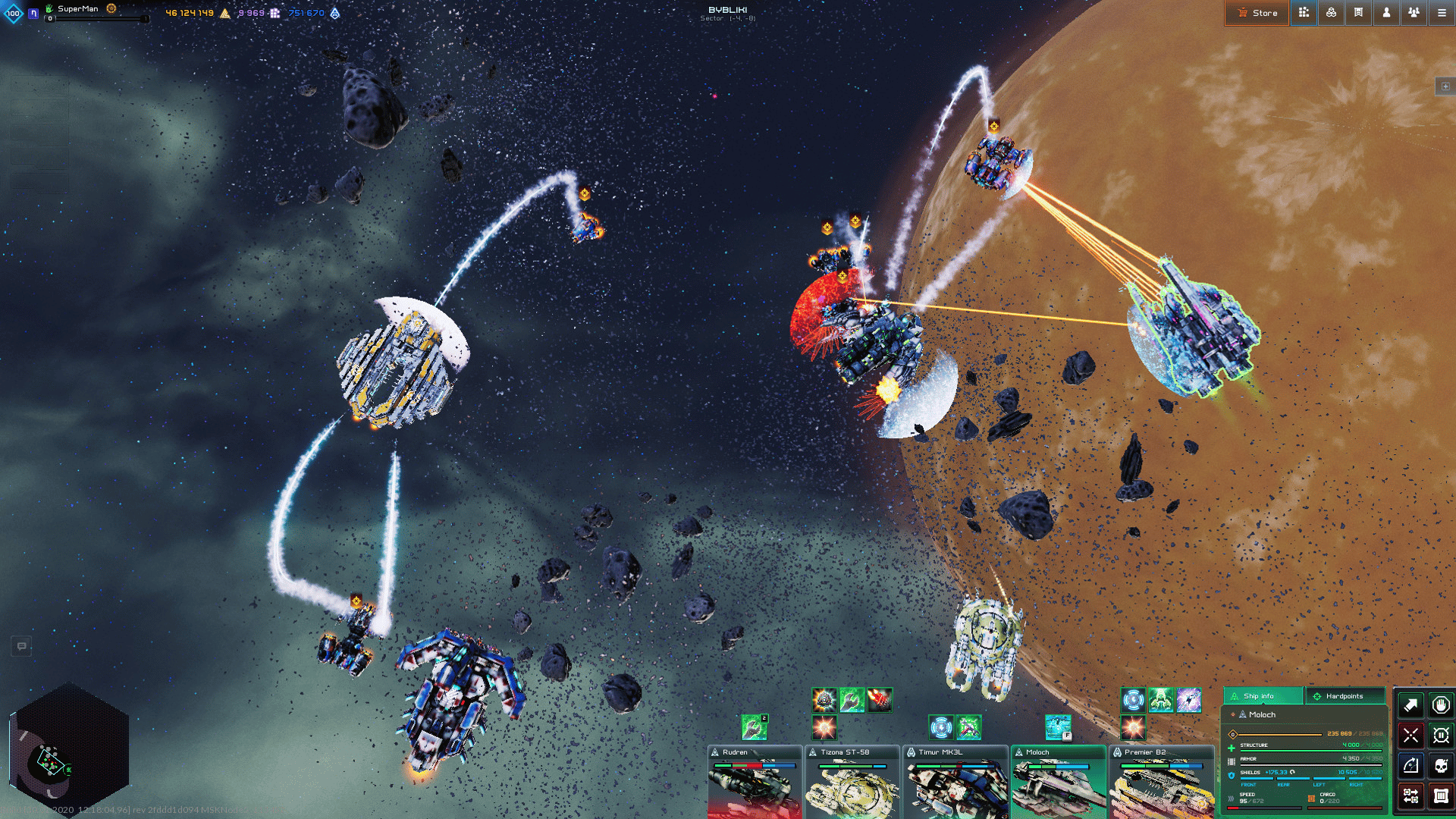Show the Ship info tab
Screen dimensions: 1456x819
1262,696
